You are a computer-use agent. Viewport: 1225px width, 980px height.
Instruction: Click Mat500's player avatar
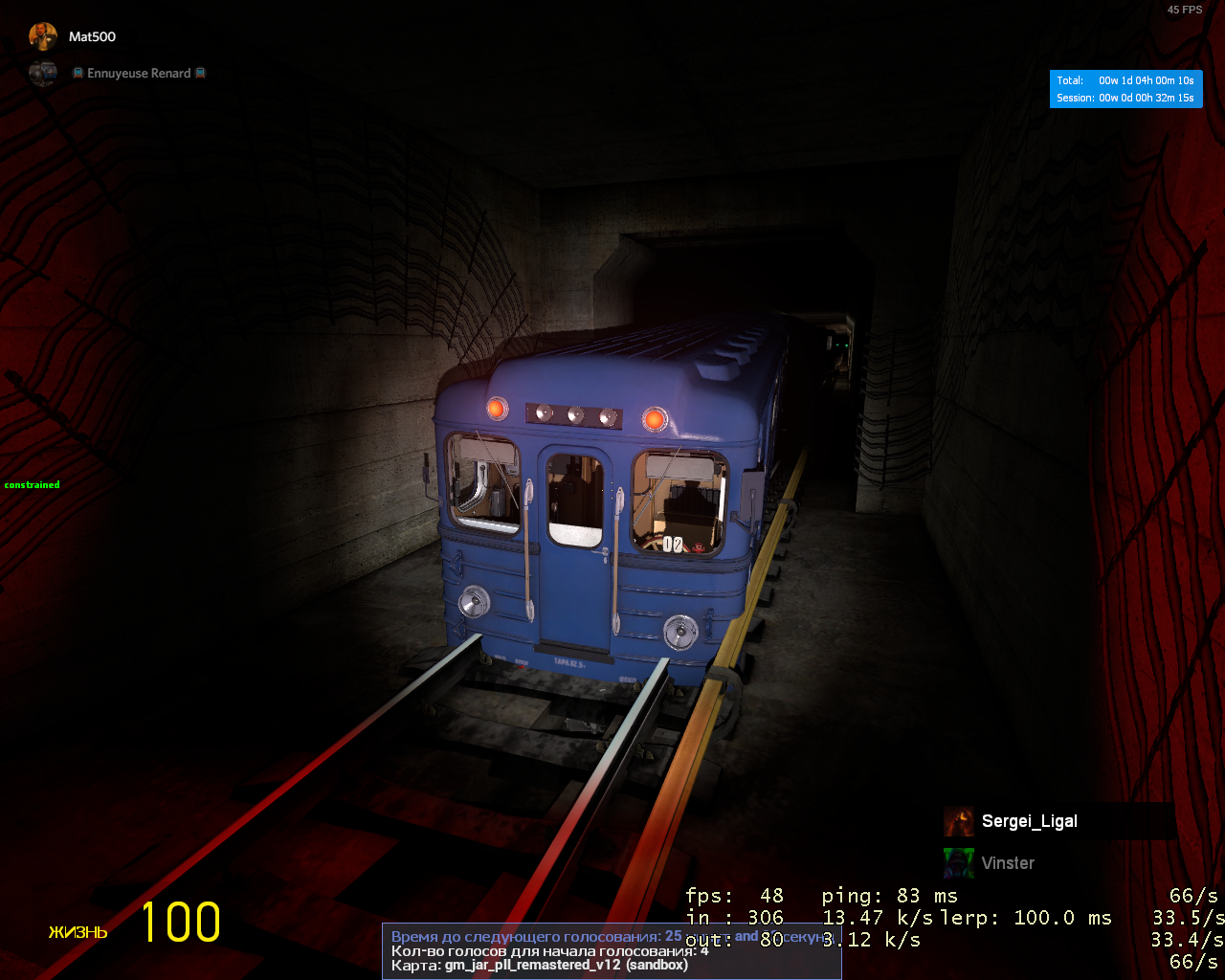pyautogui.click(x=42, y=36)
